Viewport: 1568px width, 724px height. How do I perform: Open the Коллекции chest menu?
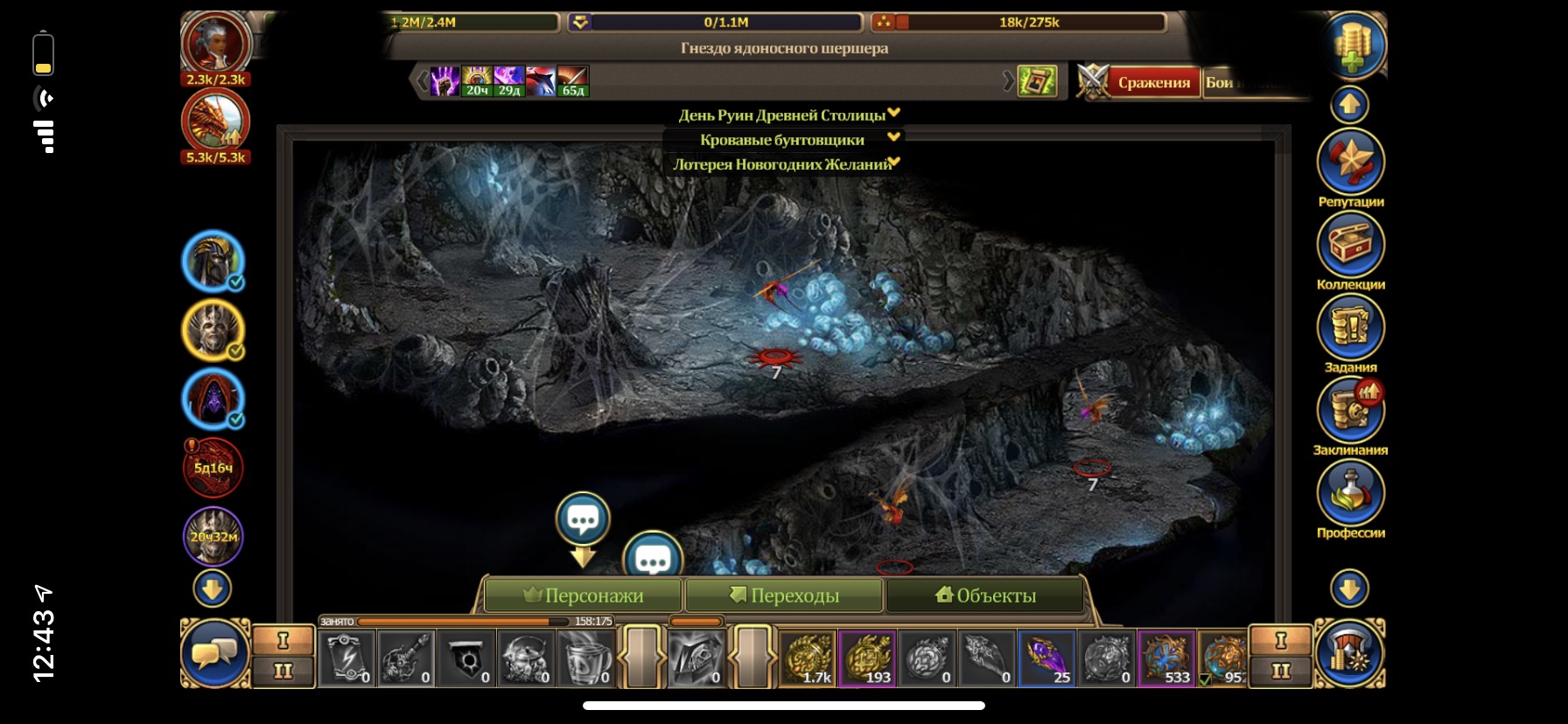coord(1350,245)
